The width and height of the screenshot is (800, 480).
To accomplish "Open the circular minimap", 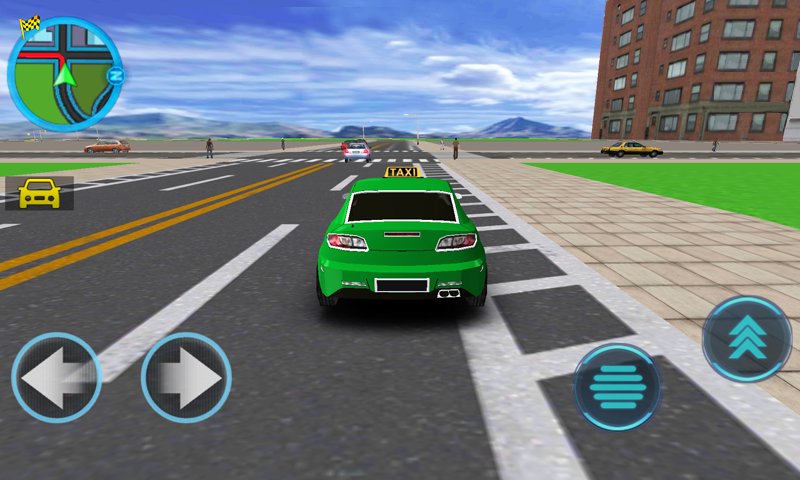I will [64, 73].
